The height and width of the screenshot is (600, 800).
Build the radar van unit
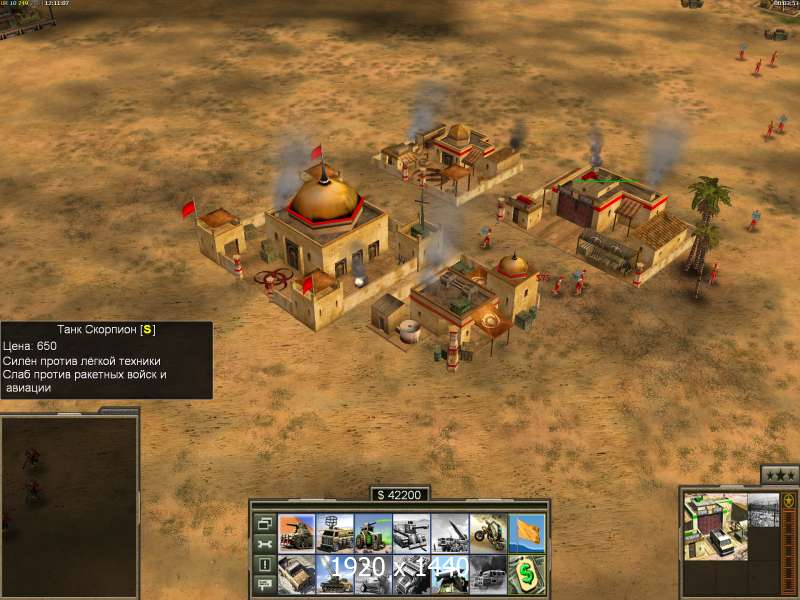(335, 533)
